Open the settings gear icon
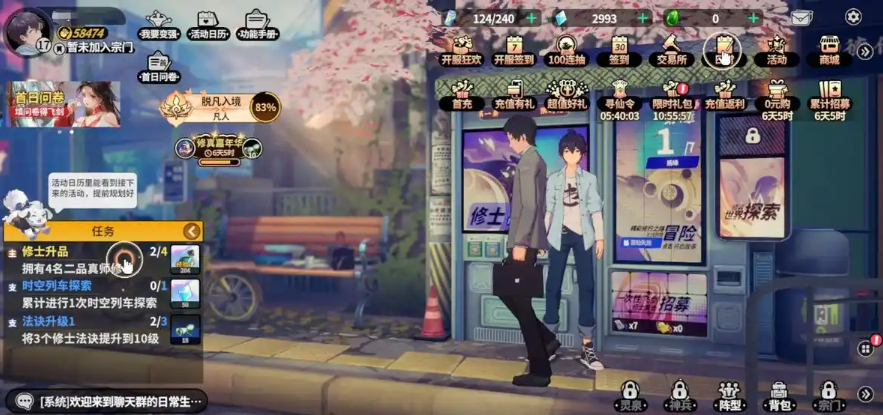Screen dimensions: 883x415 (x=853, y=17)
